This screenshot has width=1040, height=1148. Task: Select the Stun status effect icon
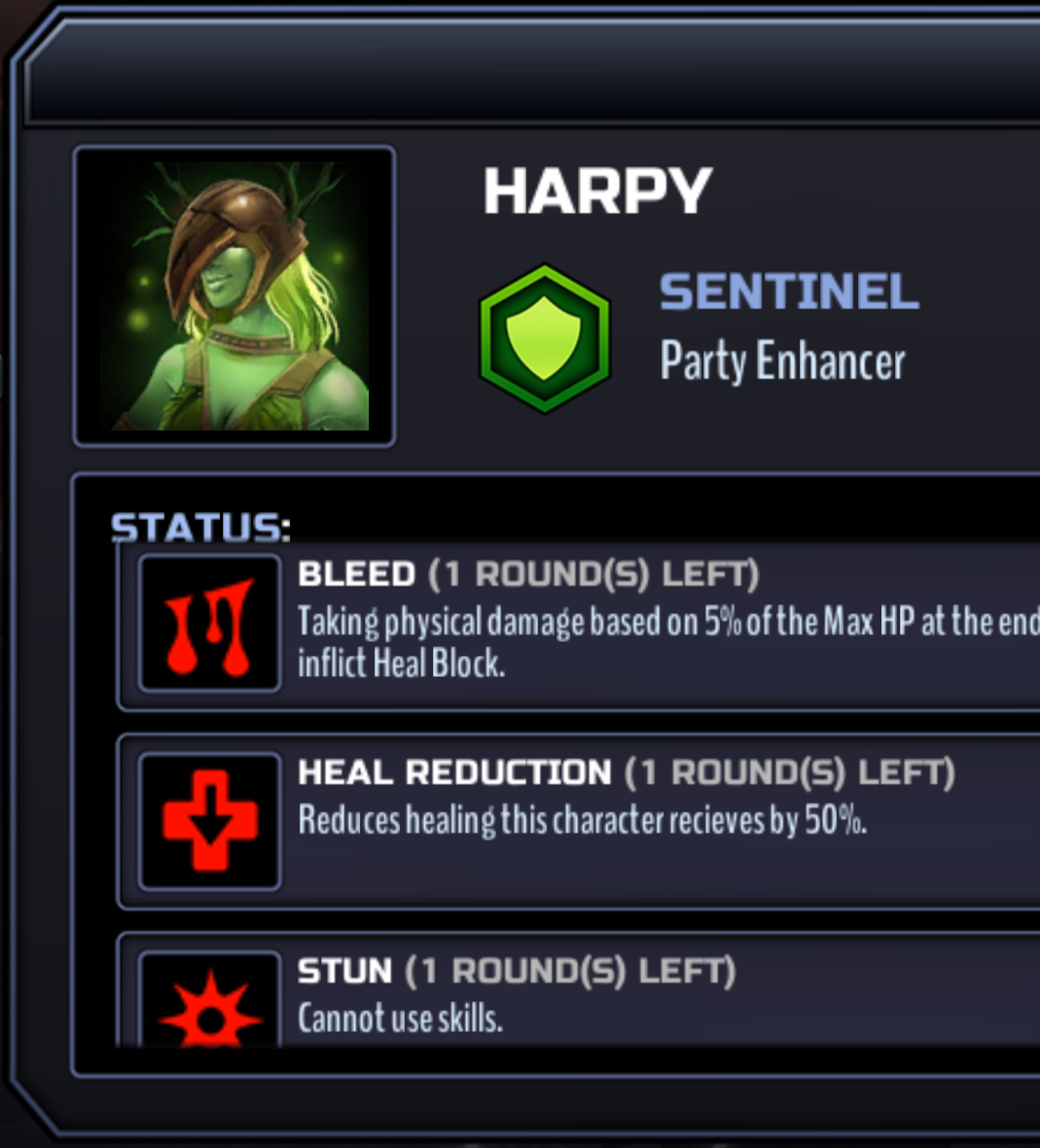point(210,1008)
